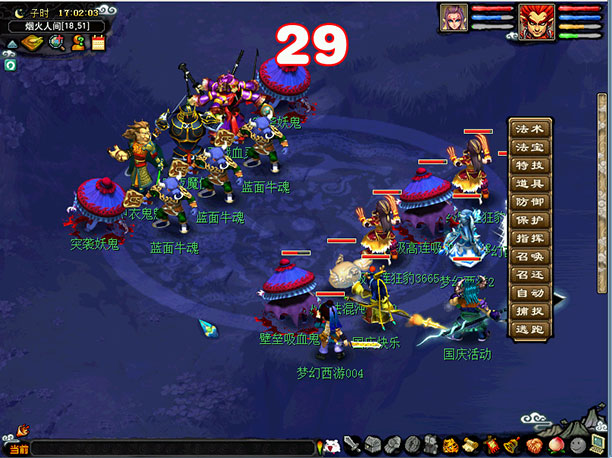Select the 逃跑 flee command
Screen dimensions: 612x458
point(530,330)
